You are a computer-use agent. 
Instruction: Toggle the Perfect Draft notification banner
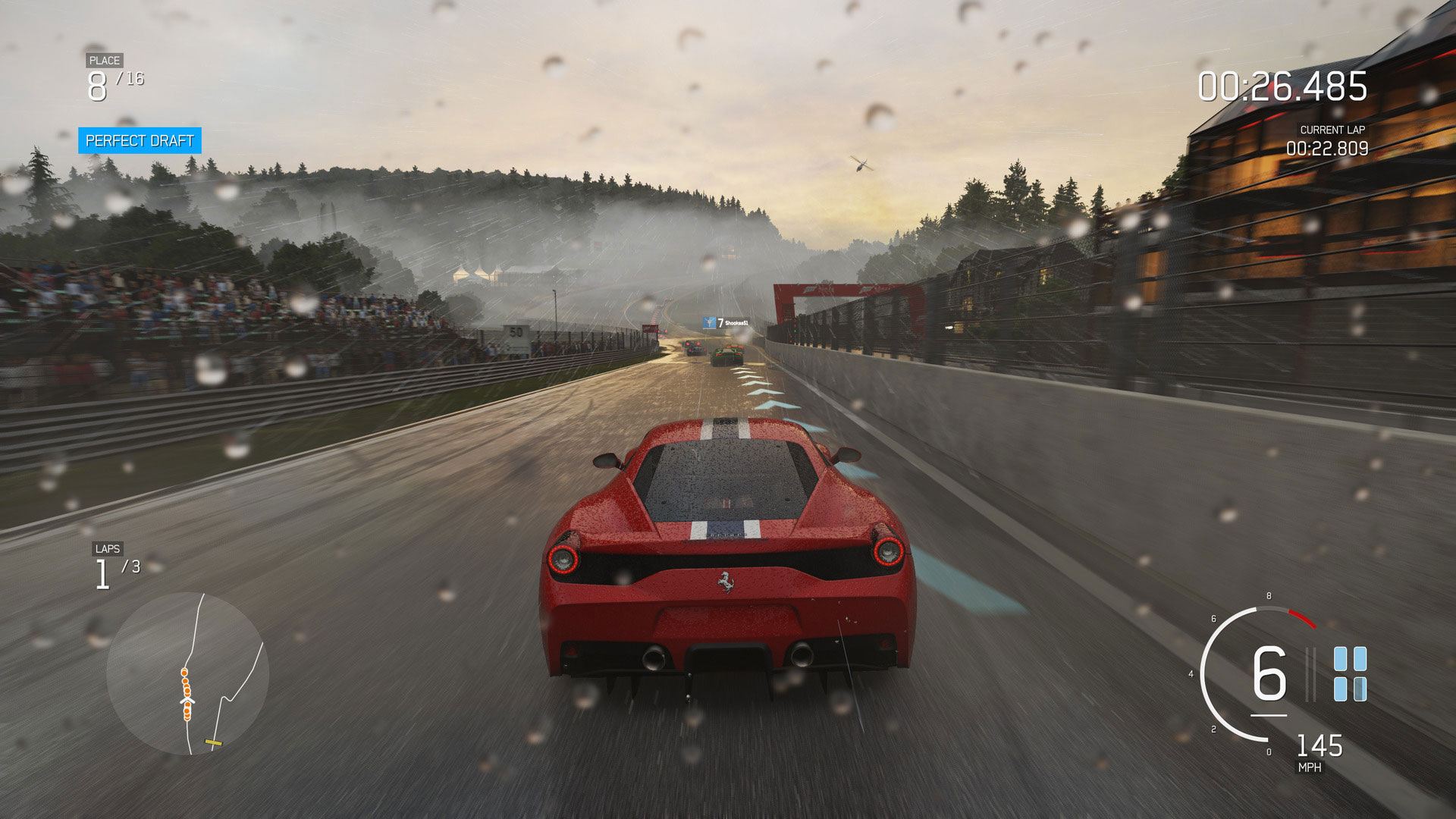tap(140, 140)
